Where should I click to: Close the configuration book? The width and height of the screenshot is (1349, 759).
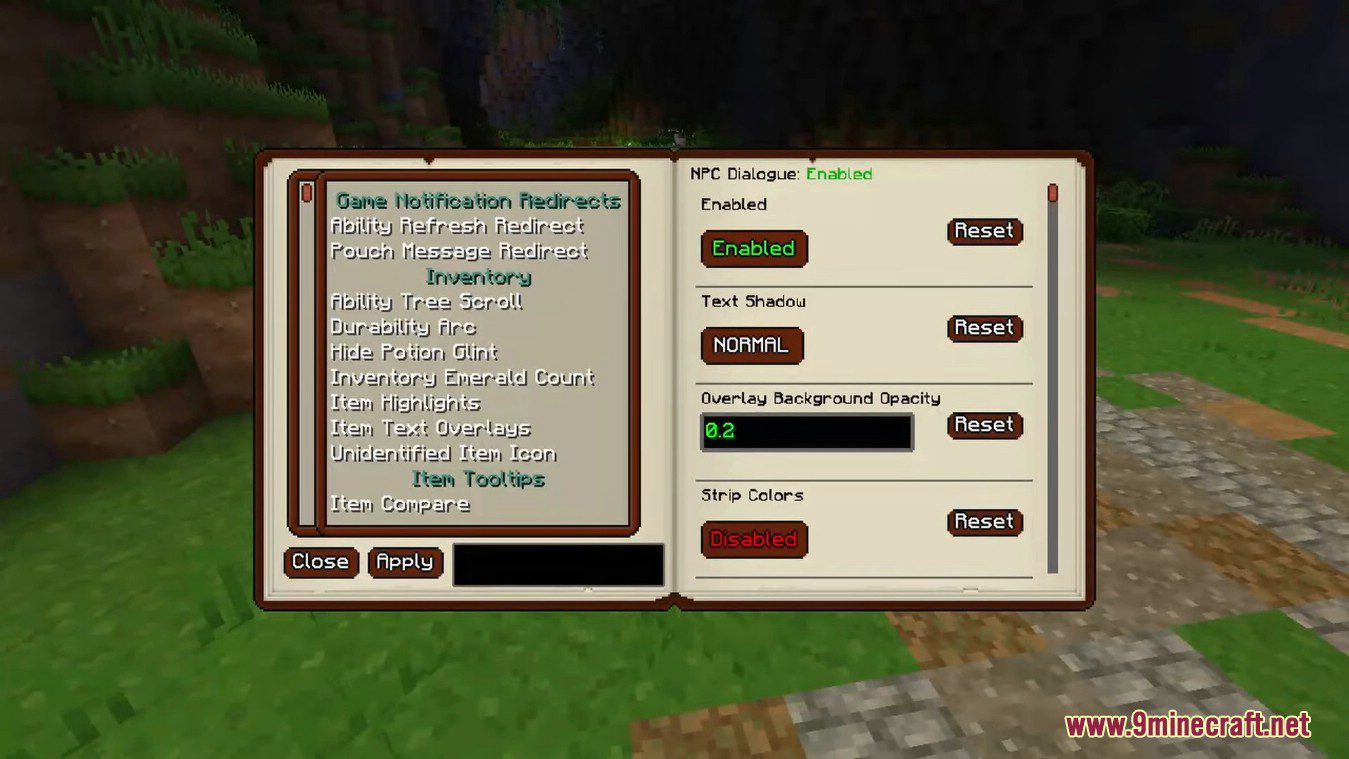(320, 562)
